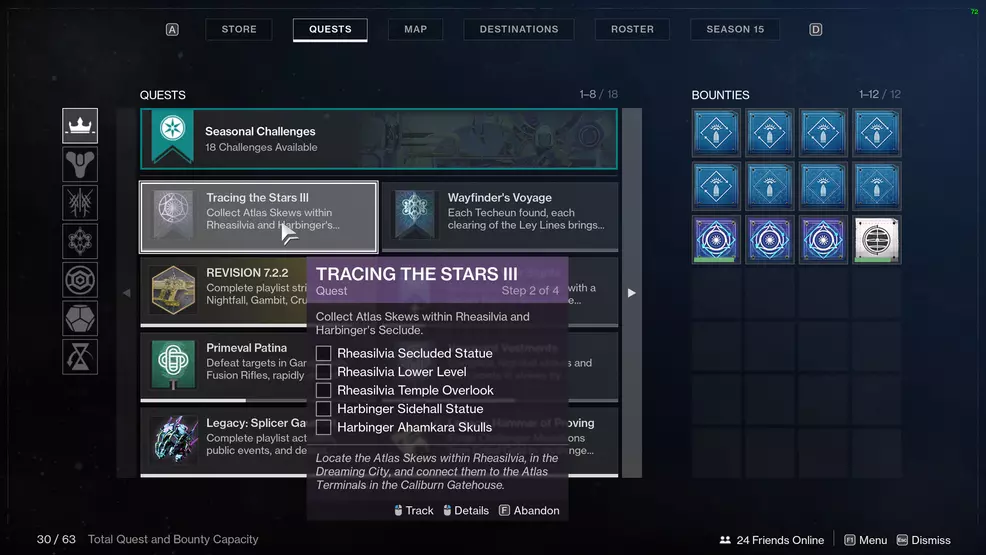
Task: Select the white globe bounty slot
Action: click(x=877, y=240)
